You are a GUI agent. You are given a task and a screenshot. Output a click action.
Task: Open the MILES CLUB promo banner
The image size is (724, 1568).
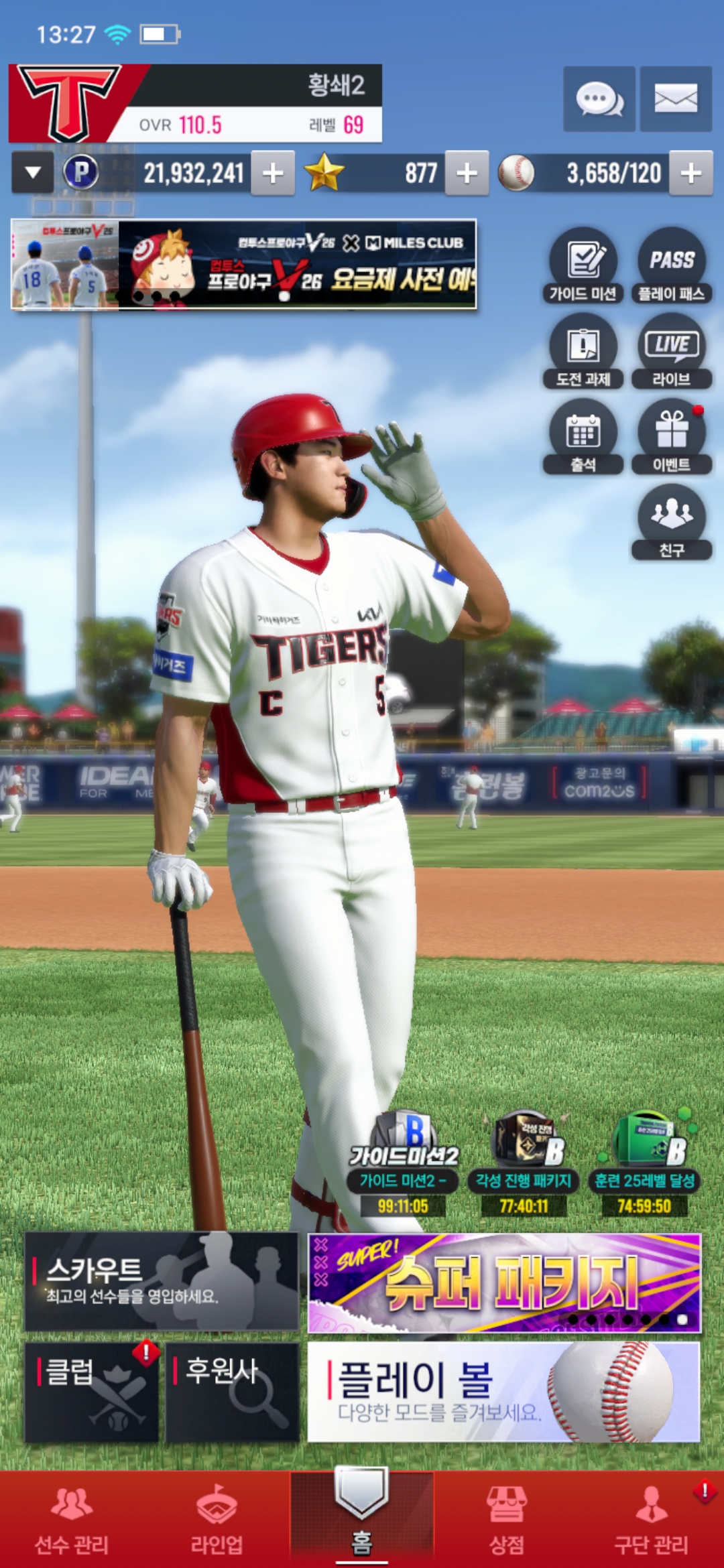pyautogui.click(x=244, y=265)
